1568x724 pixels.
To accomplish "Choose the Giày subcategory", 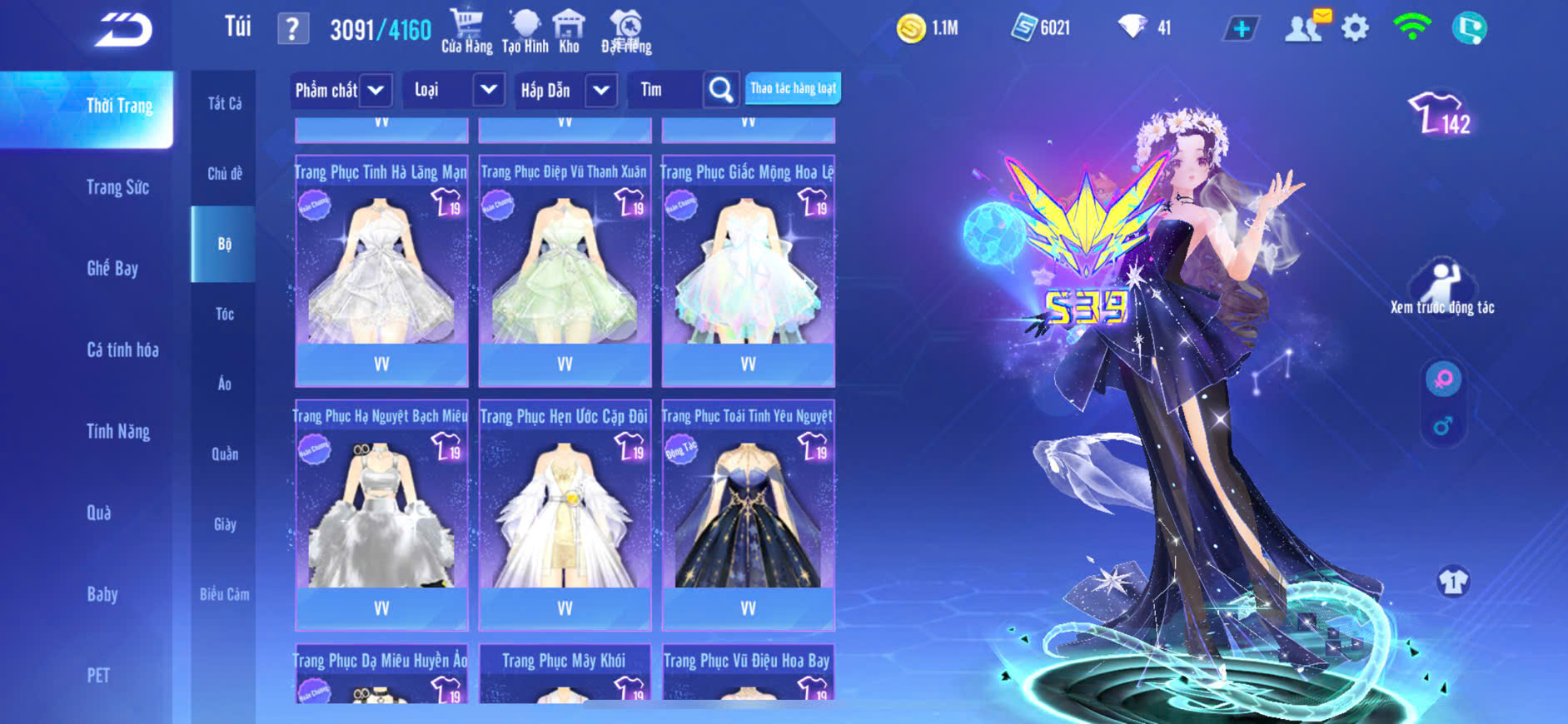I will (x=224, y=524).
